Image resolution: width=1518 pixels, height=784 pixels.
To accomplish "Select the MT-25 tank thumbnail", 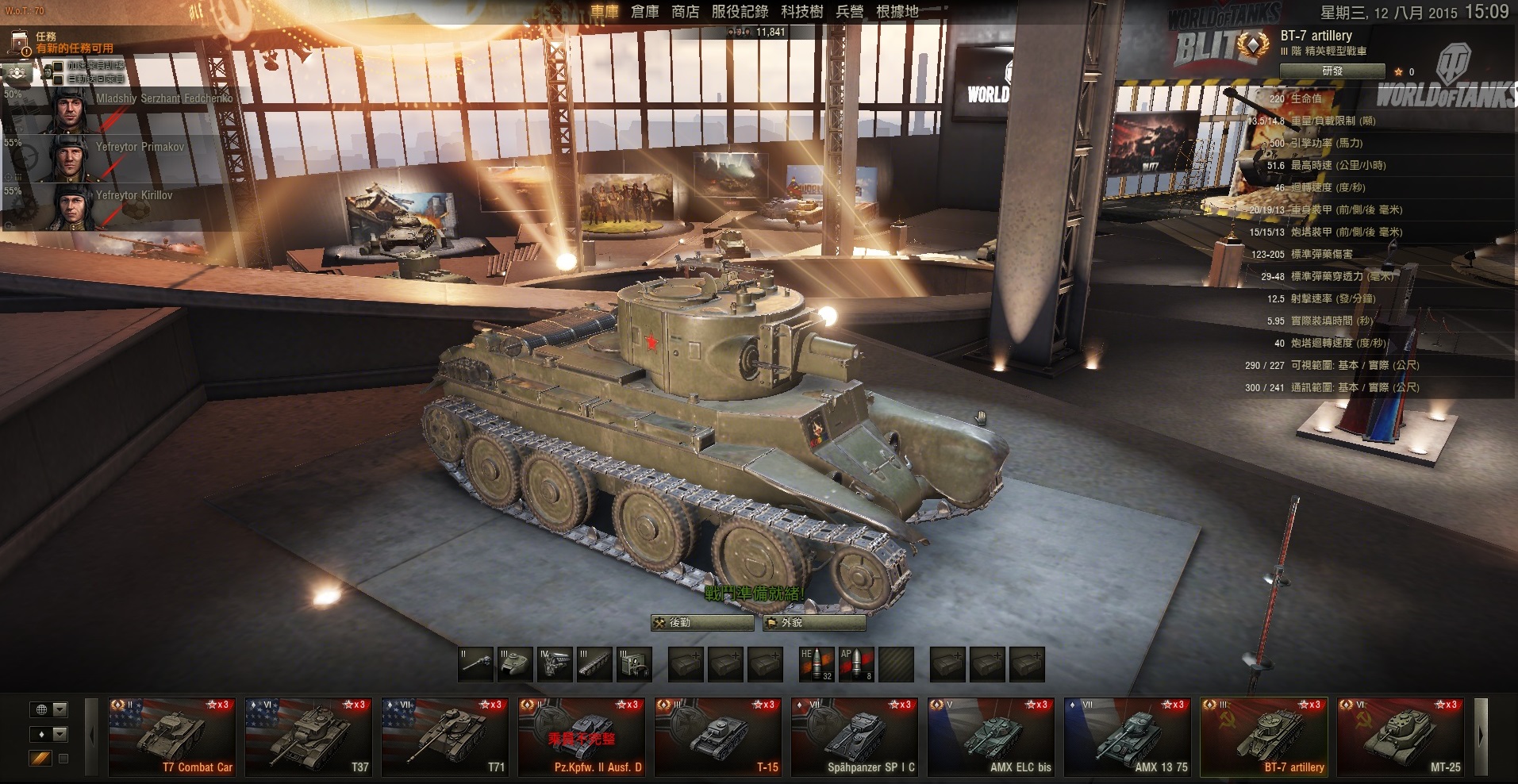I will coord(1401,736).
